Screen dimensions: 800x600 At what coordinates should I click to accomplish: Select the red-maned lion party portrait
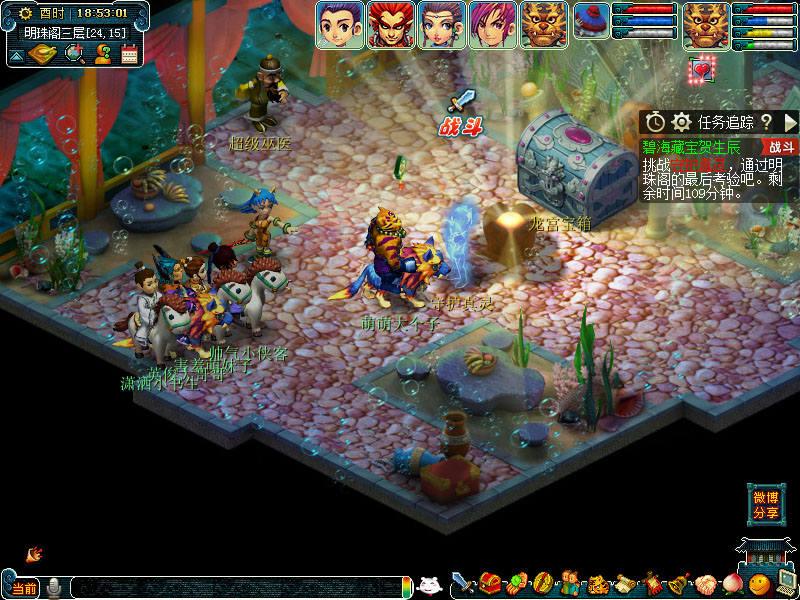(x=391, y=25)
